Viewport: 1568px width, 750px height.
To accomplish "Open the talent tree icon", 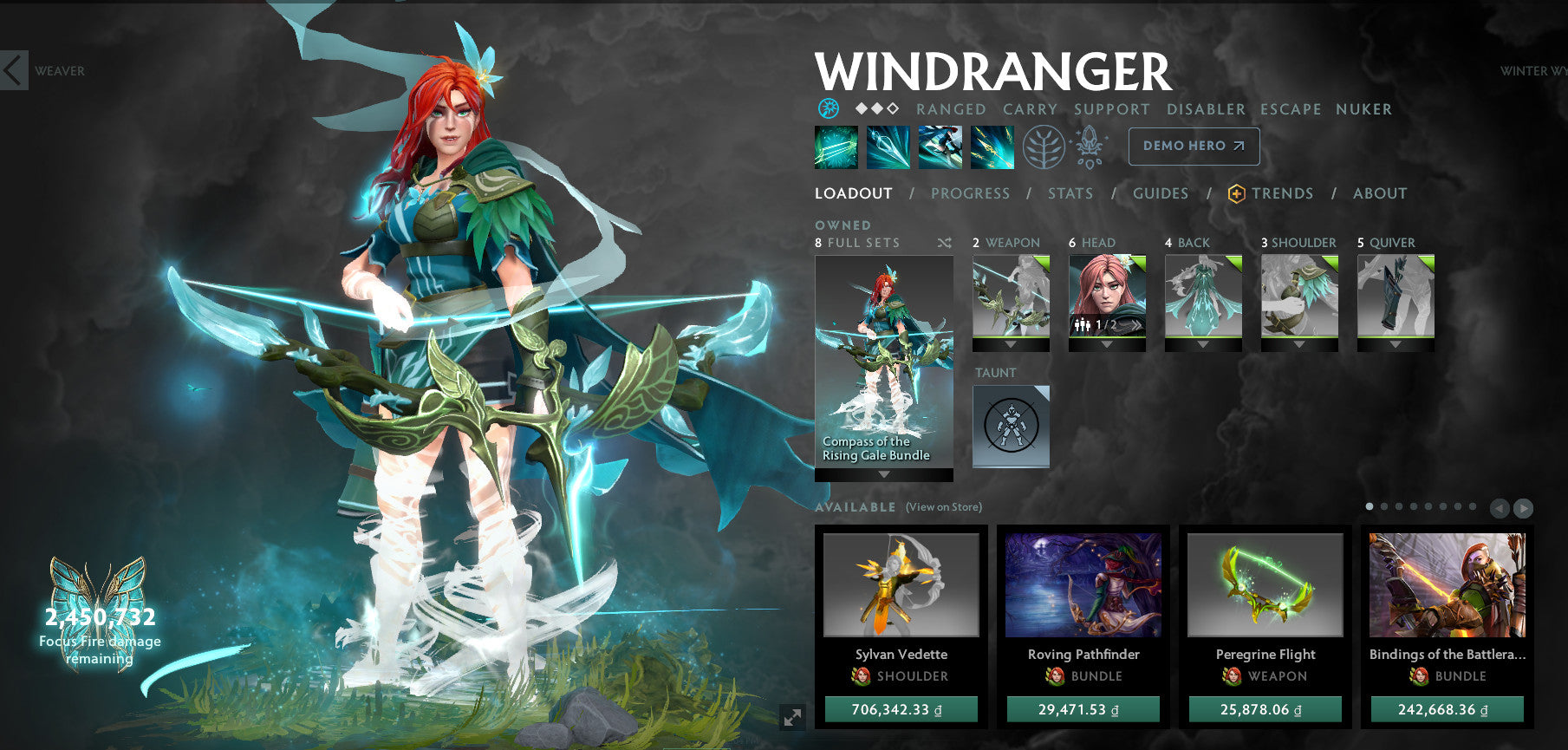I will tap(1047, 147).
